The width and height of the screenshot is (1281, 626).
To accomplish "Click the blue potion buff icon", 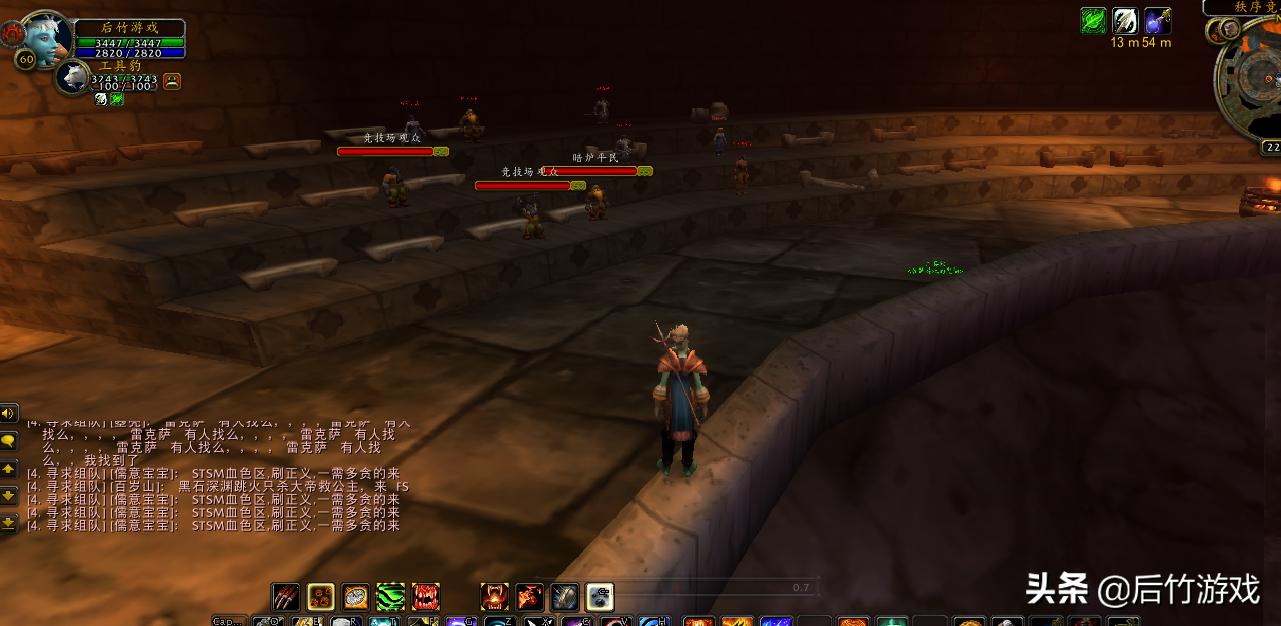I will point(1158,20).
